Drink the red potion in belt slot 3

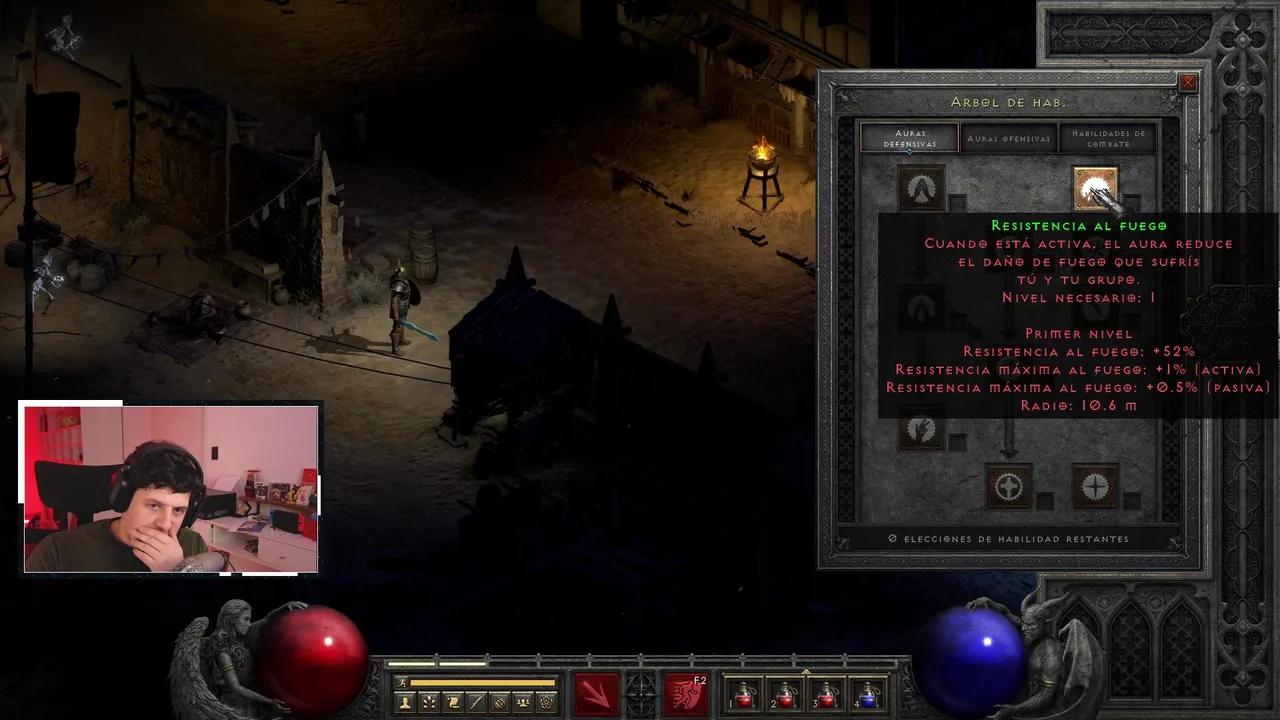click(x=826, y=694)
